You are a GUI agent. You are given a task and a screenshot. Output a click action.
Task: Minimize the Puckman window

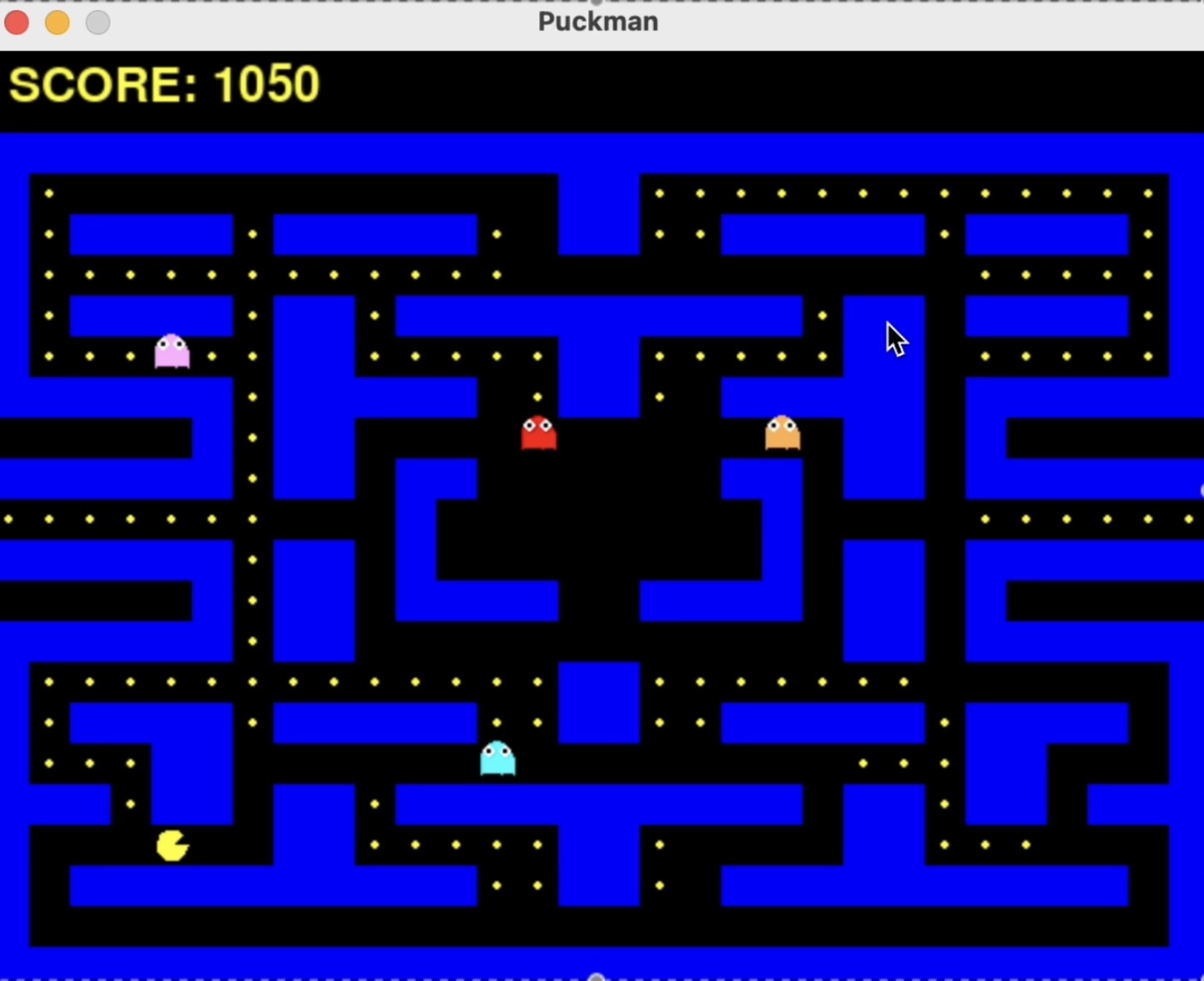click(x=57, y=22)
